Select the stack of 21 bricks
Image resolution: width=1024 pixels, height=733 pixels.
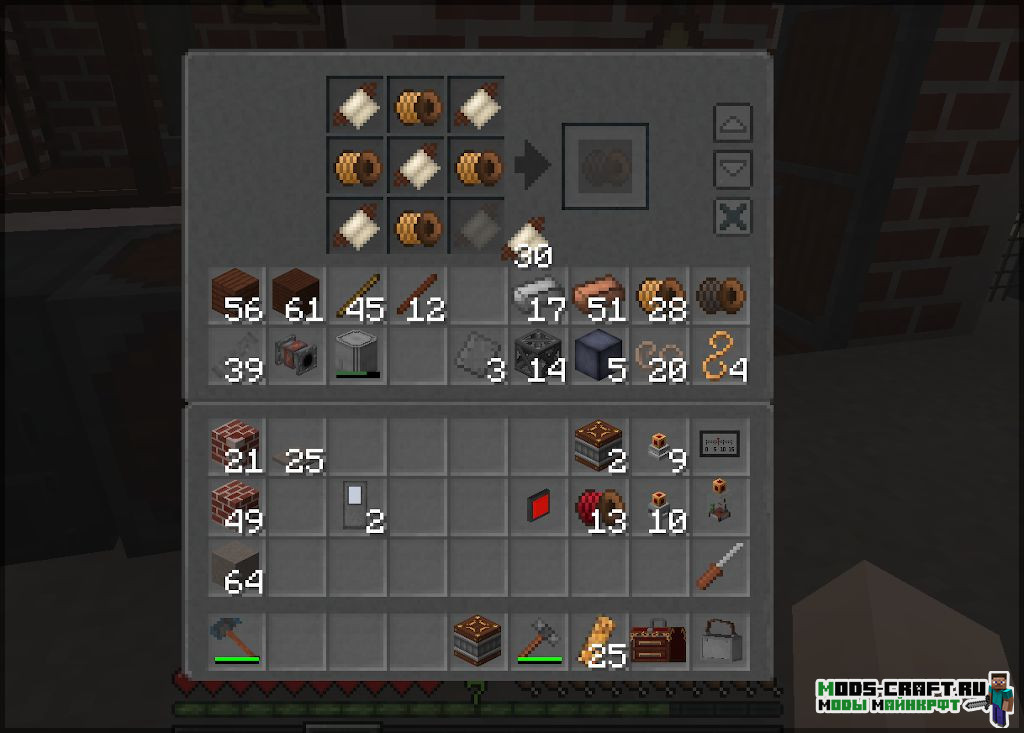(x=236, y=445)
